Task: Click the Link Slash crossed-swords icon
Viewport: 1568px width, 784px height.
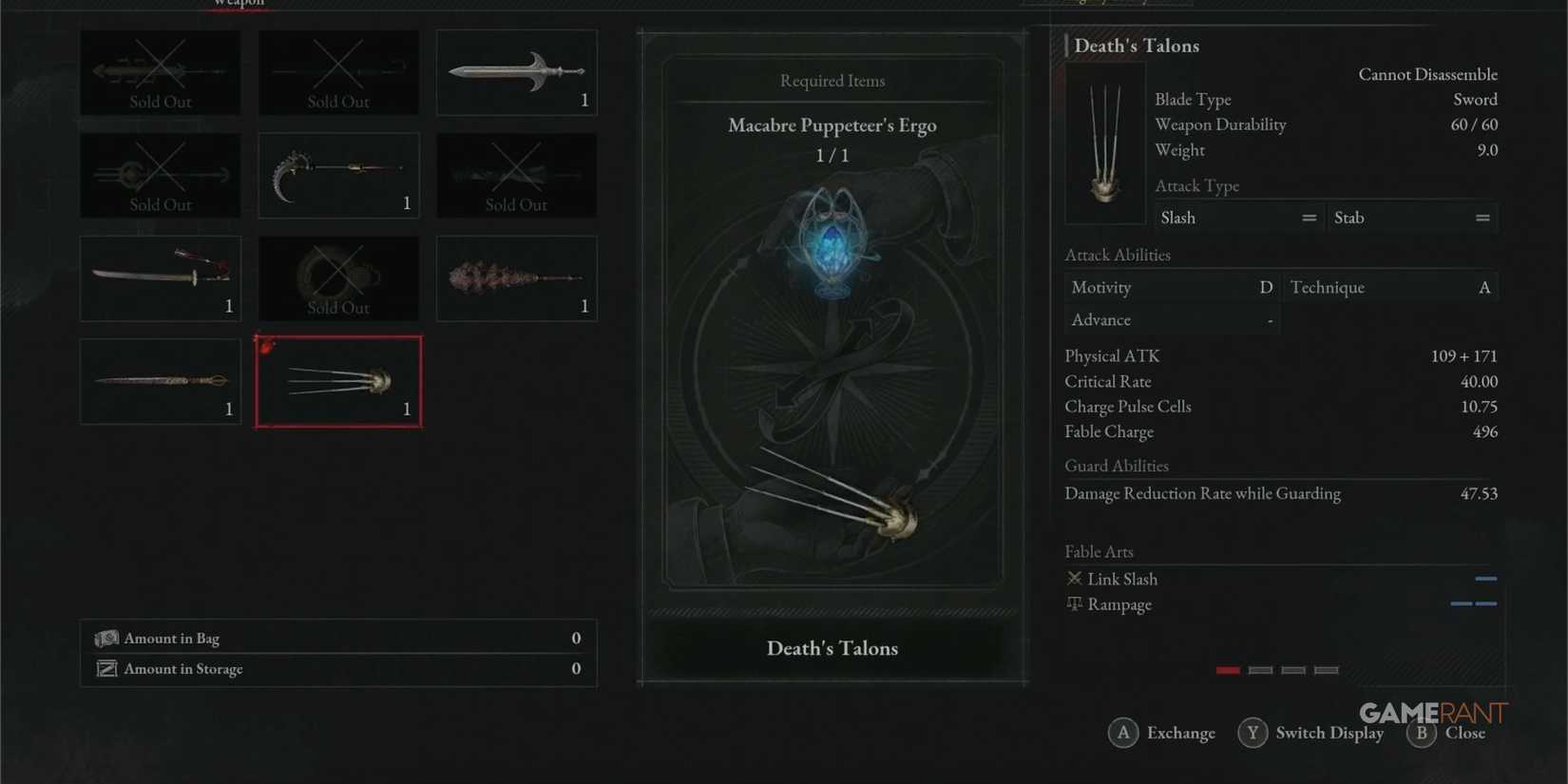Action: 1074,578
